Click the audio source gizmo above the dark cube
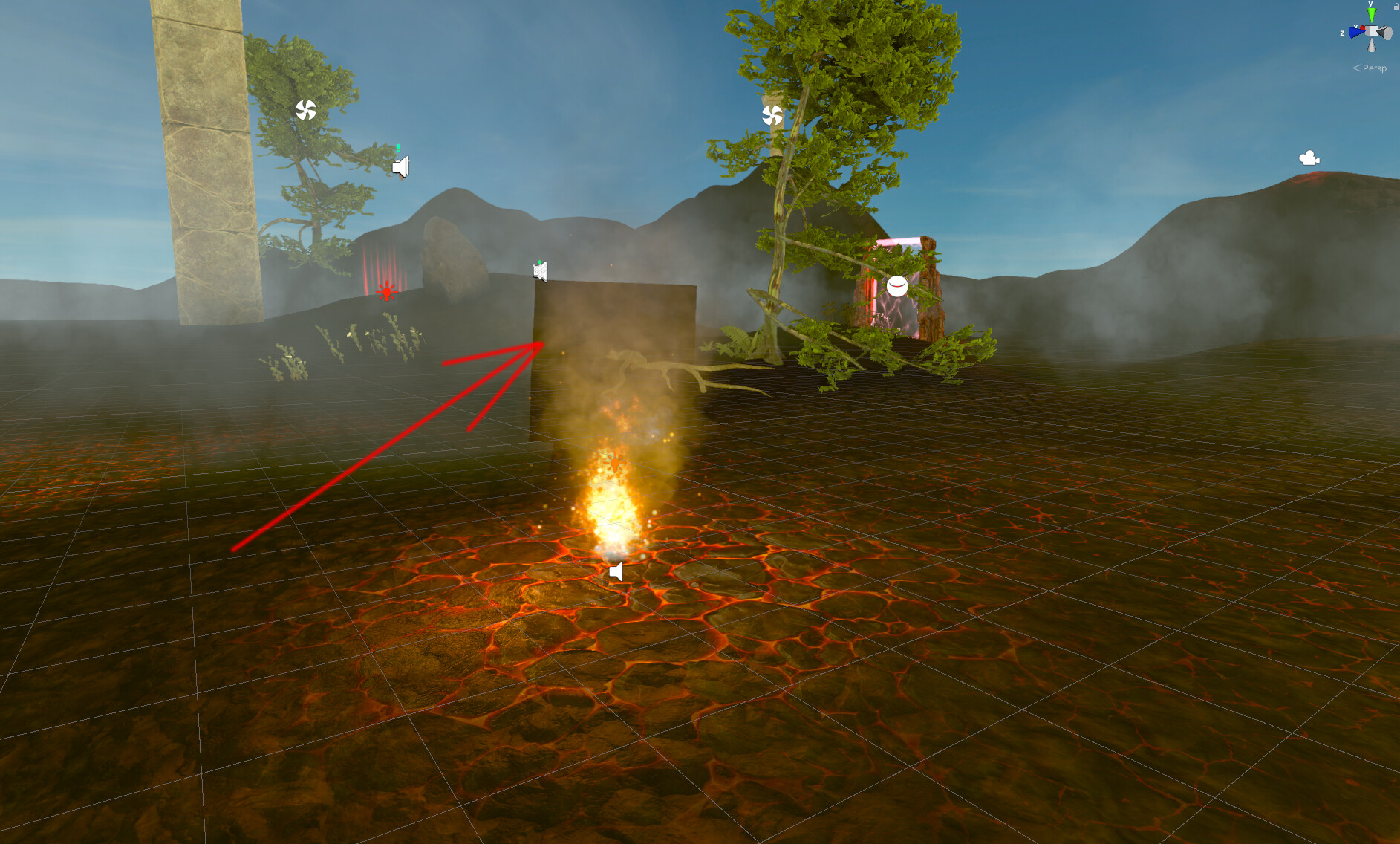1400x844 pixels. 540,271
